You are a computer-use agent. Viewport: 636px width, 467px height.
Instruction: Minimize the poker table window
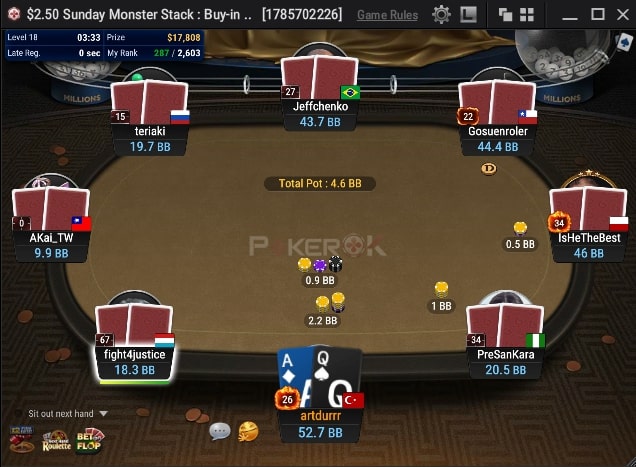pos(570,15)
